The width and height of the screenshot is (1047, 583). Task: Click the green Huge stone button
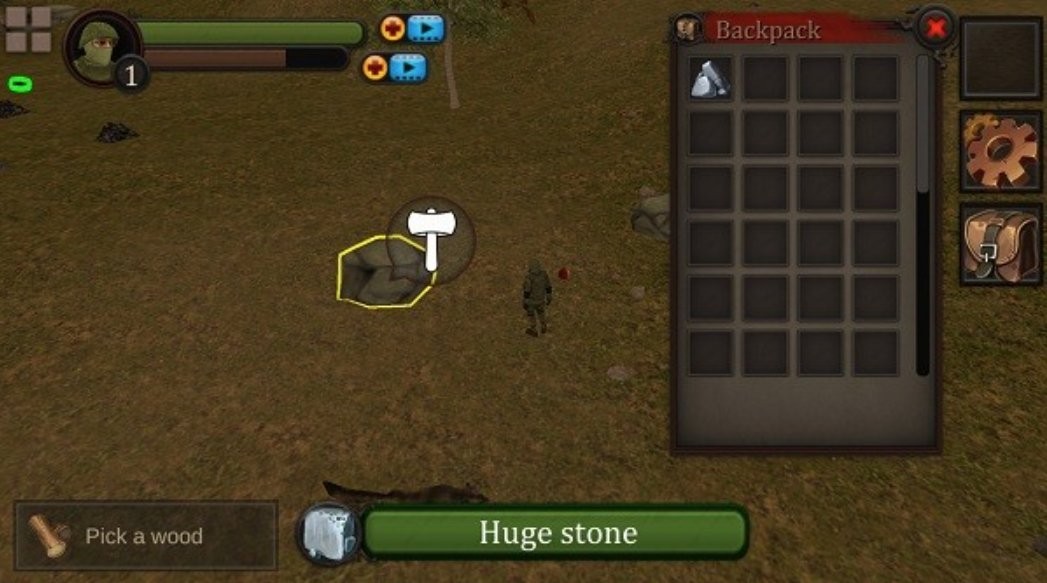tap(556, 532)
